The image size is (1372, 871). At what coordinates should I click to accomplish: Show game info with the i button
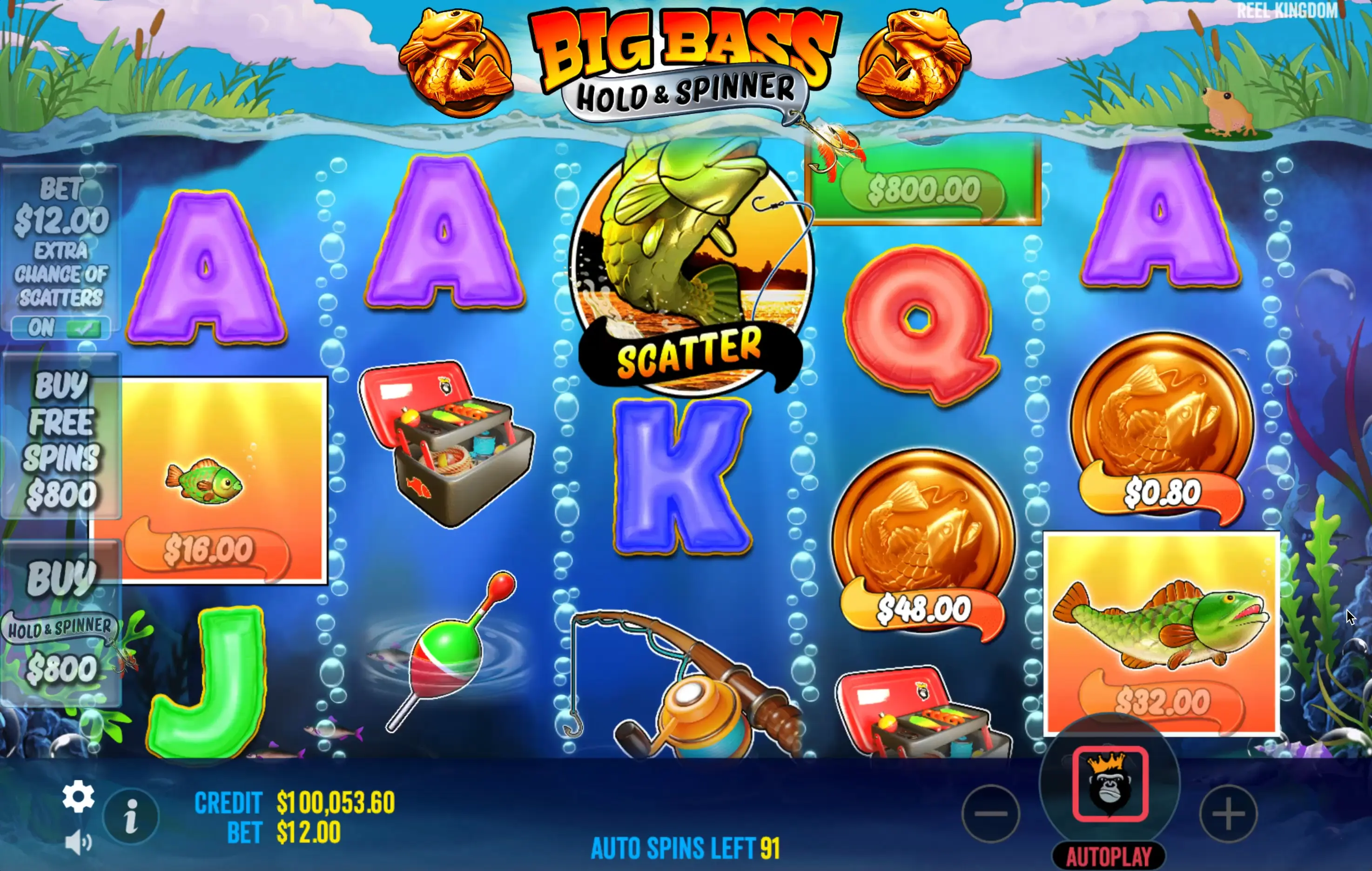coord(131,816)
